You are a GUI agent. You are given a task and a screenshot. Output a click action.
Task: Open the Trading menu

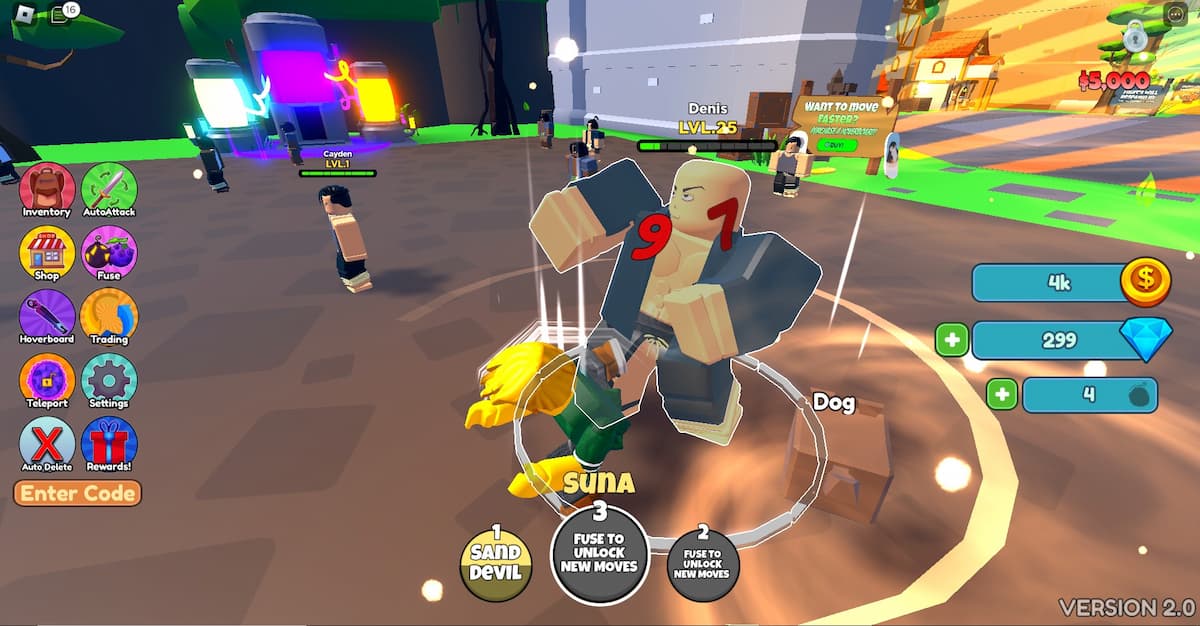point(109,317)
